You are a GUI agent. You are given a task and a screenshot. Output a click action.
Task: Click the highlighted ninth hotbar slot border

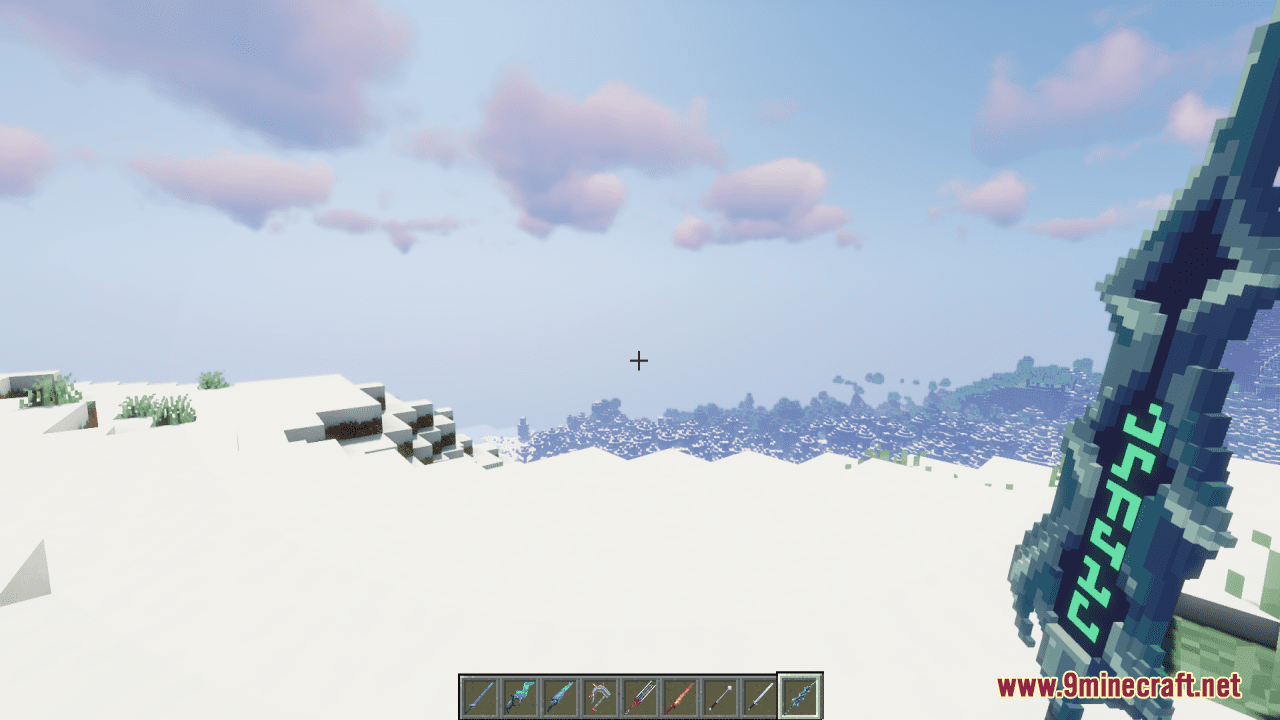click(x=800, y=676)
